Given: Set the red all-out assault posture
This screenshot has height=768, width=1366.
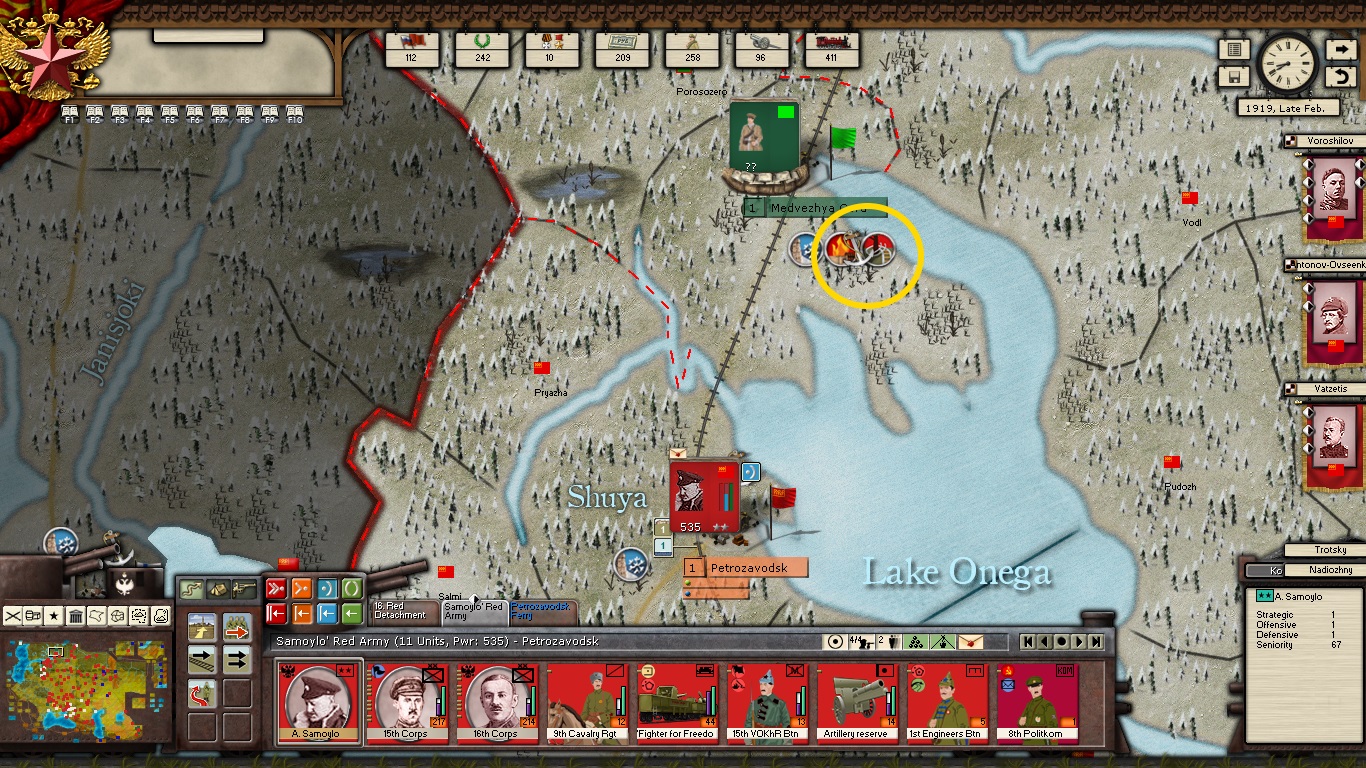Looking at the screenshot, I should click(x=276, y=587).
